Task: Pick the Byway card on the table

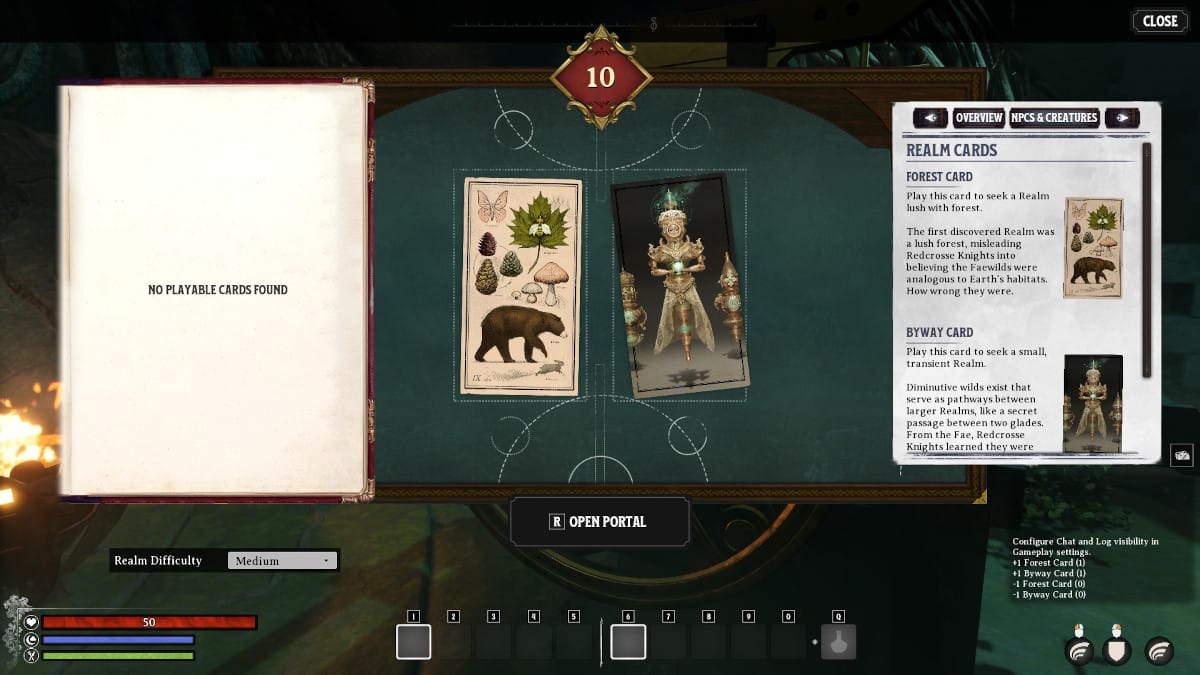Action: click(x=680, y=284)
